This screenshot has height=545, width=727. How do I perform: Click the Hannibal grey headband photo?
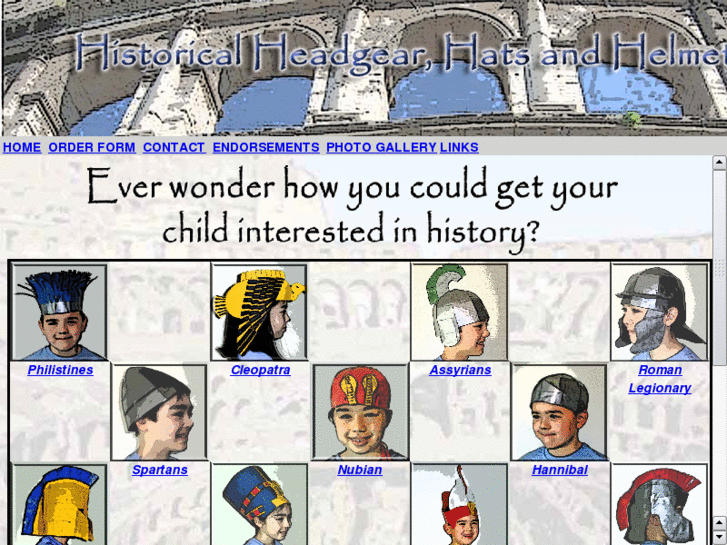coord(559,412)
